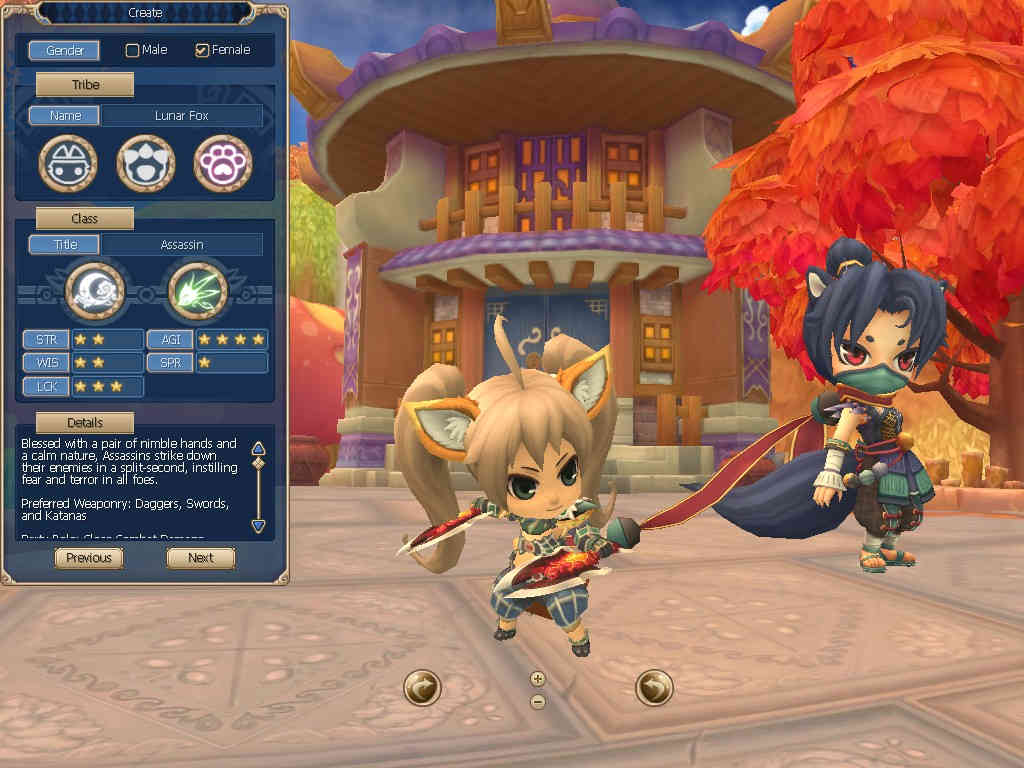Zoom out using the minus button

[x=538, y=701]
